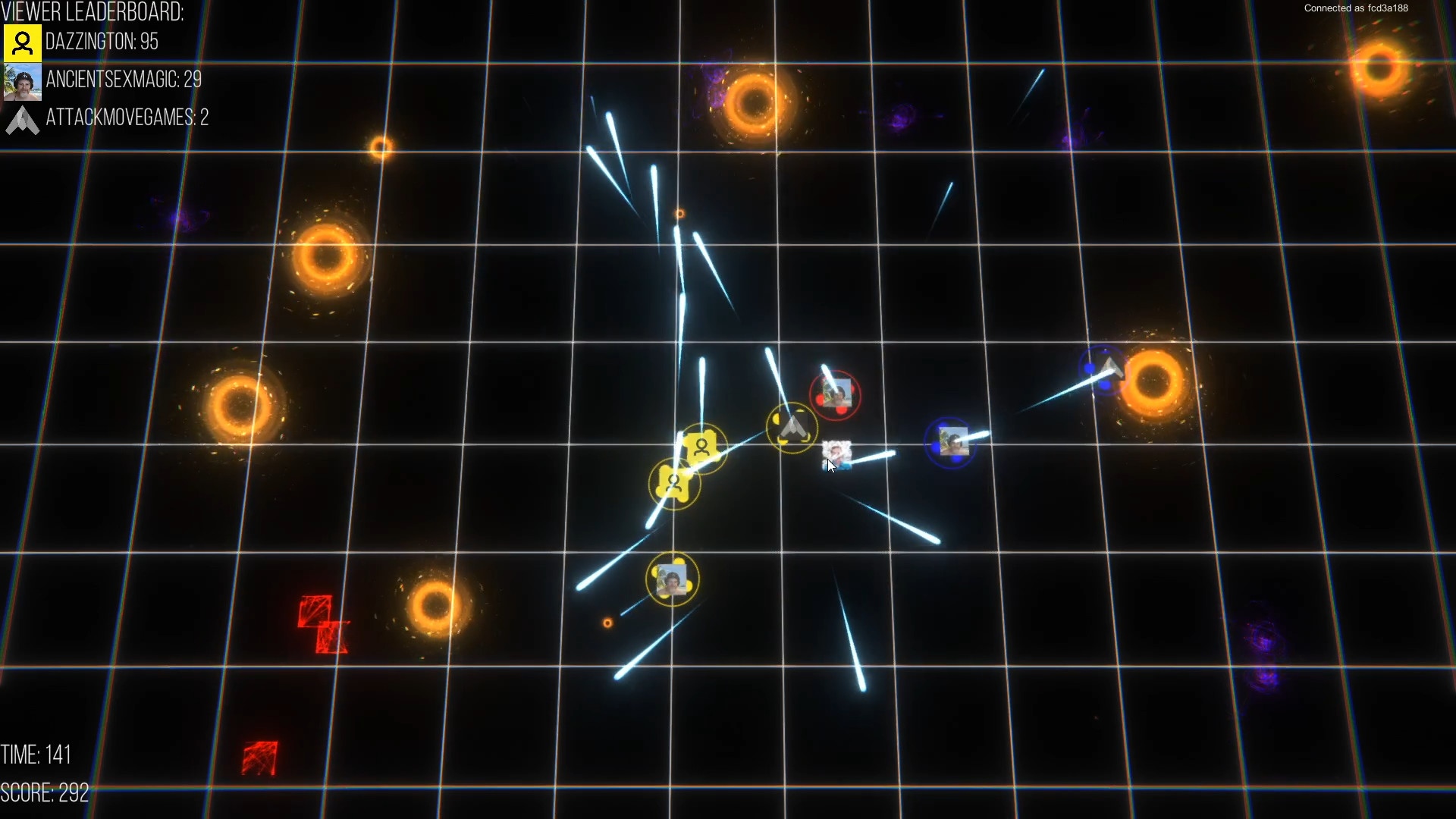Image resolution: width=1456 pixels, height=819 pixels.
Task: Expand the ATTACKMOVEGAMES: 2 leaderboard entry
Action: tap(127, 118)
